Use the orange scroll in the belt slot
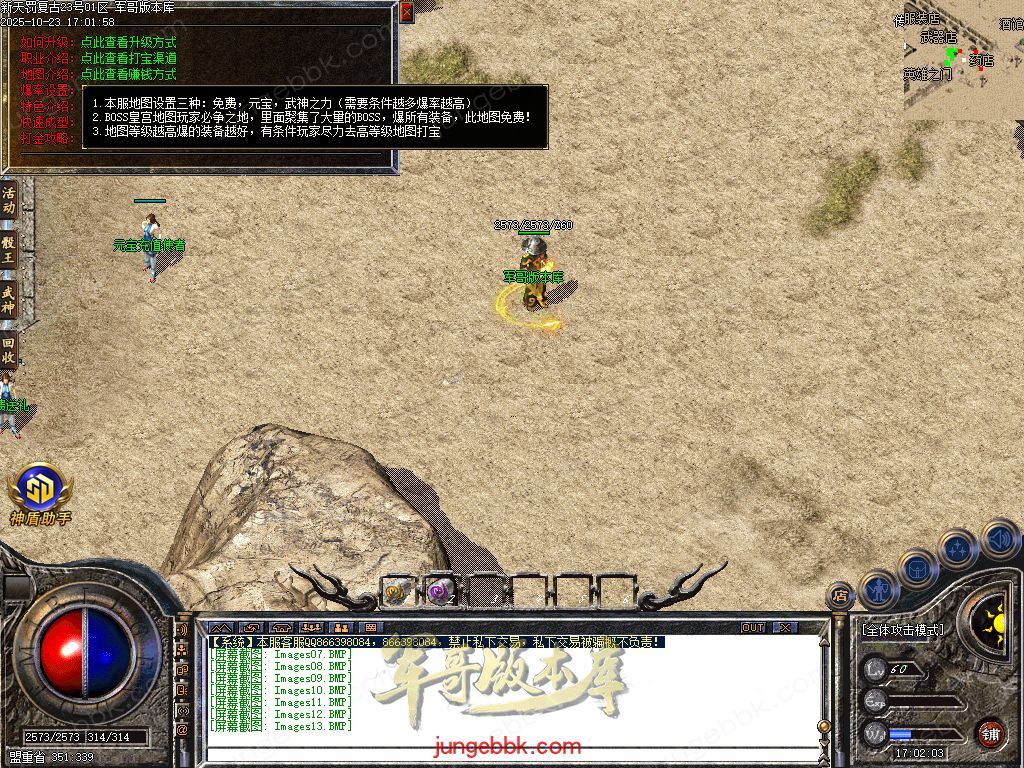 click(397, 593)
